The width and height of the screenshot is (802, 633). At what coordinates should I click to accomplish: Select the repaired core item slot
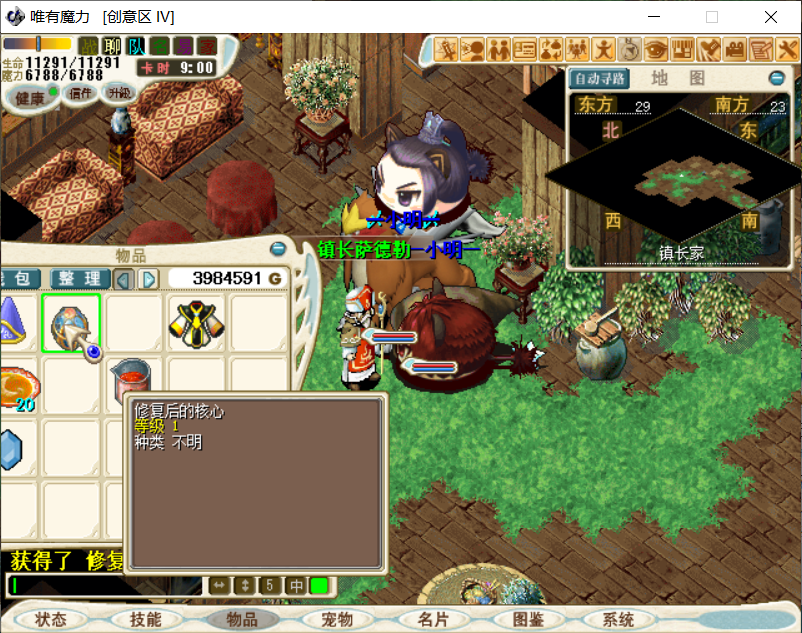click(72, 322)
